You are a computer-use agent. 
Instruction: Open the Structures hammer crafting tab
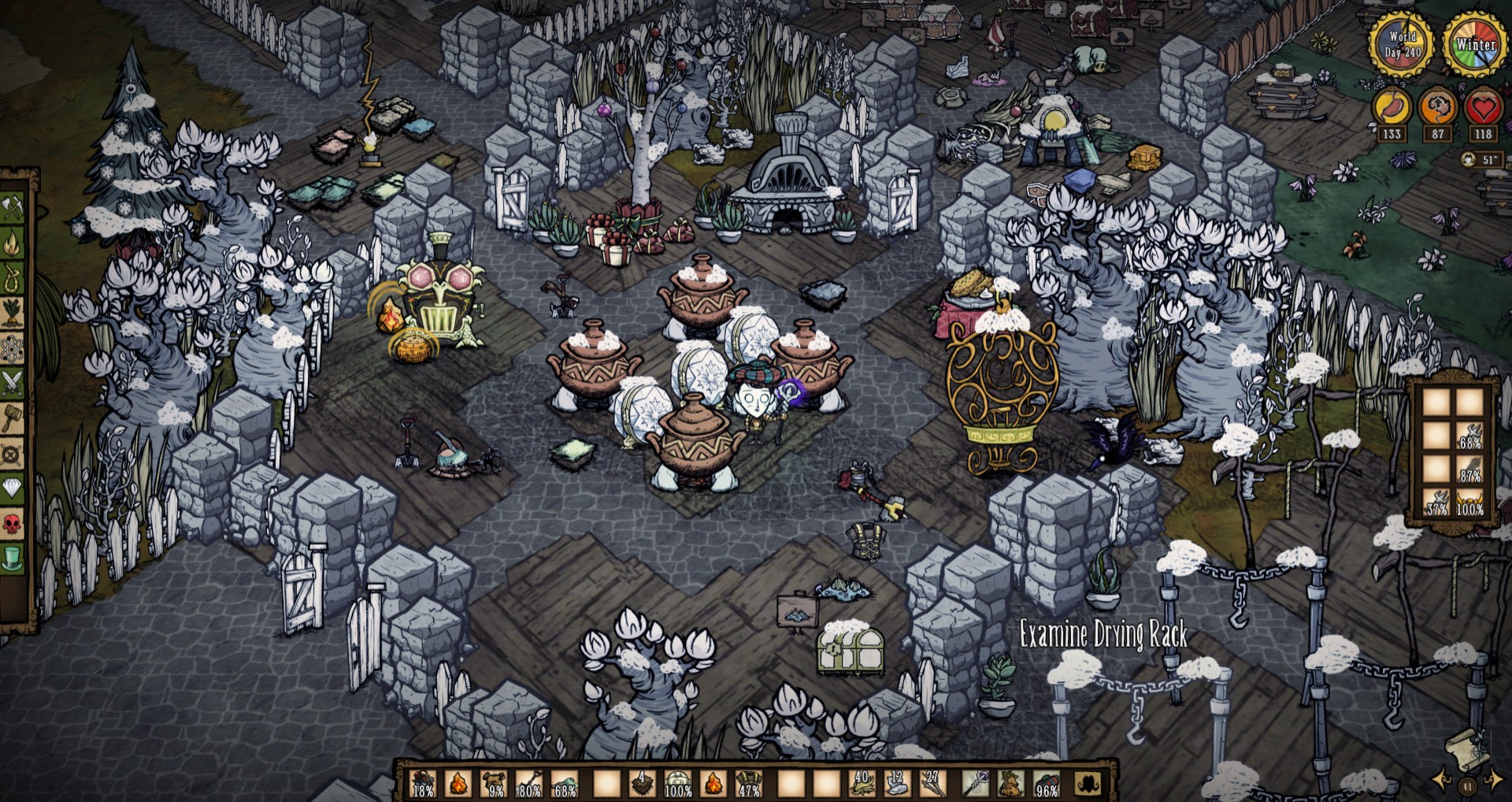point(13,418)
